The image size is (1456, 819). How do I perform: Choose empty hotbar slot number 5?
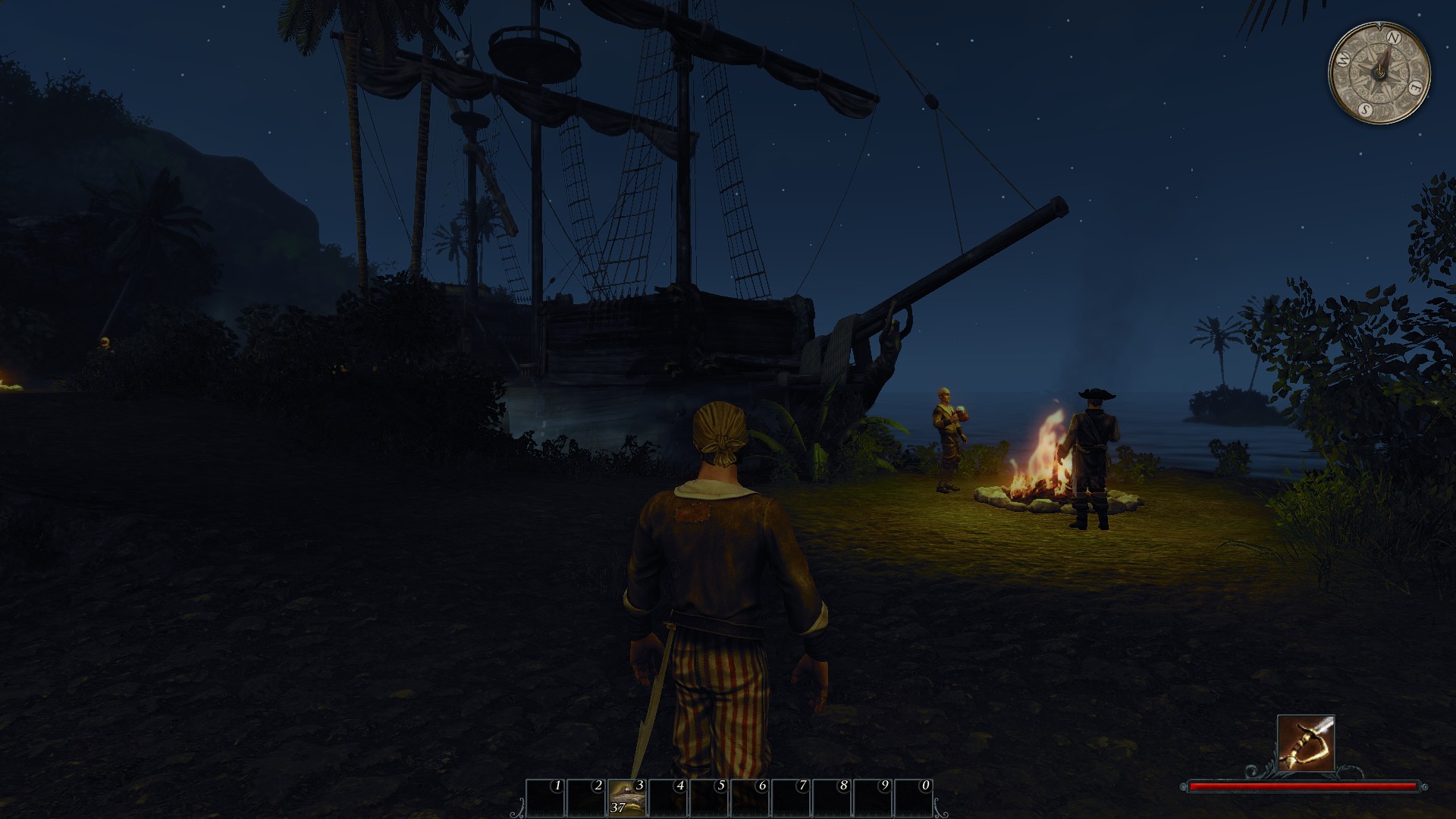pyautogui.click(x=709, y=797)
